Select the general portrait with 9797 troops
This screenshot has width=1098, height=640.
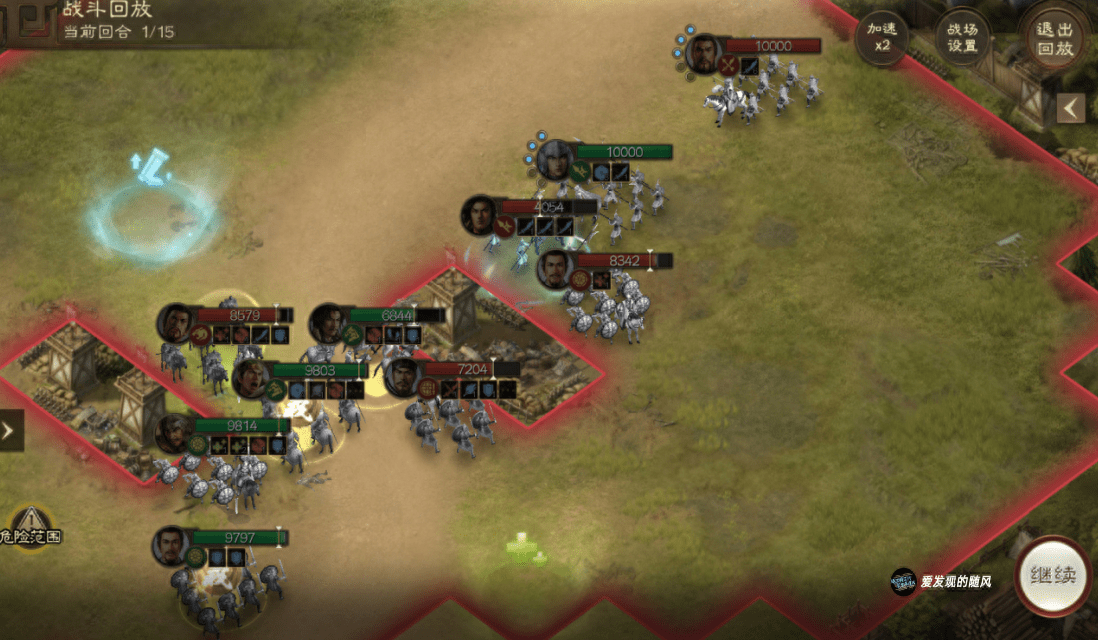tap(171, 546)
